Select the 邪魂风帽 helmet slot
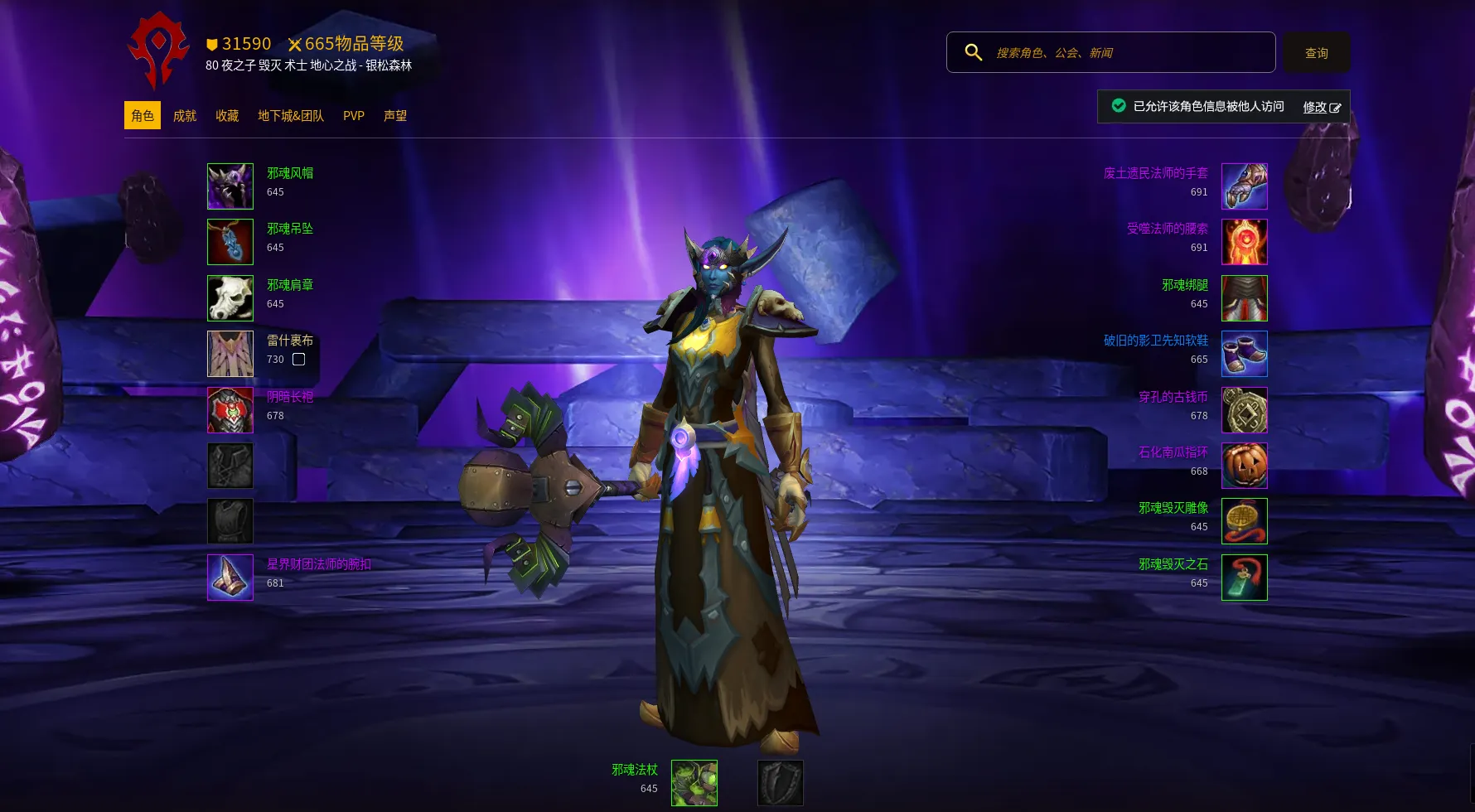The height and width of the screenshot is (812, 1475). tap(230, 186)
